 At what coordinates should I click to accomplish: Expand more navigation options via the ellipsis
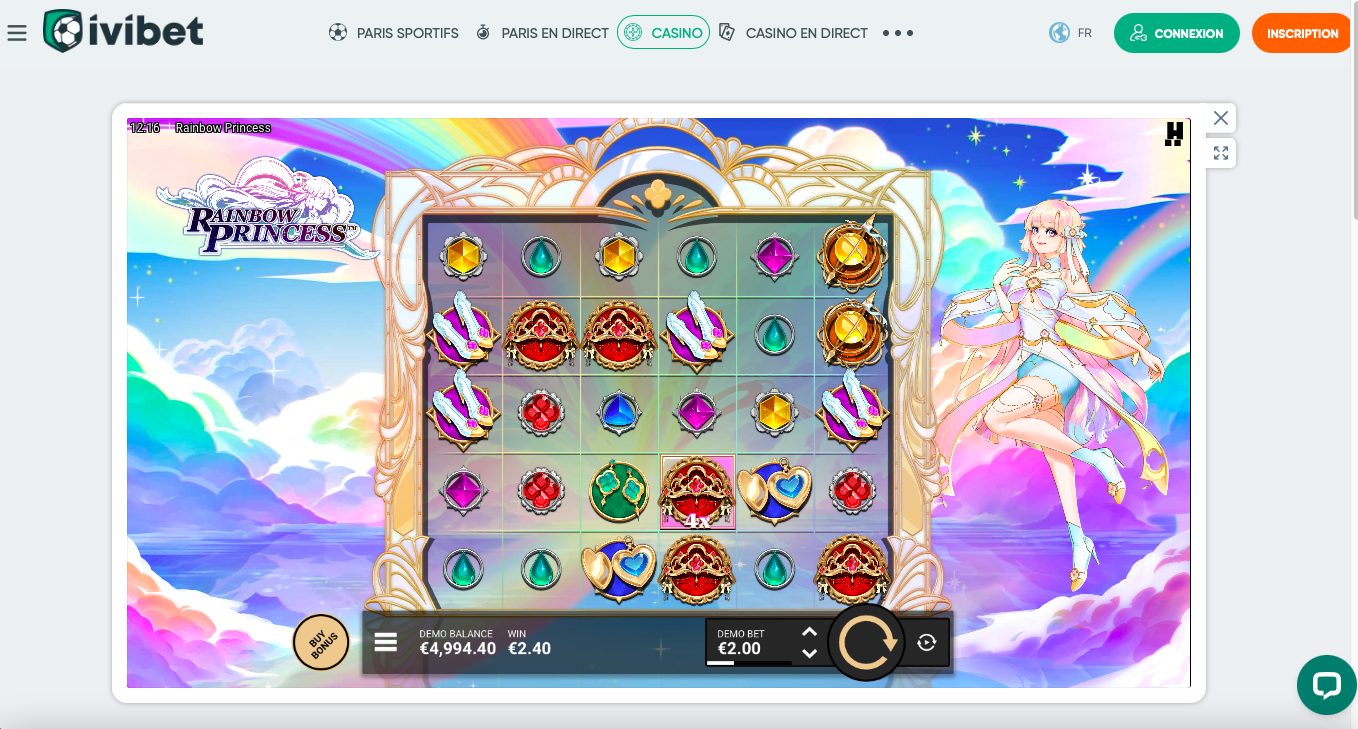(897, 33)
